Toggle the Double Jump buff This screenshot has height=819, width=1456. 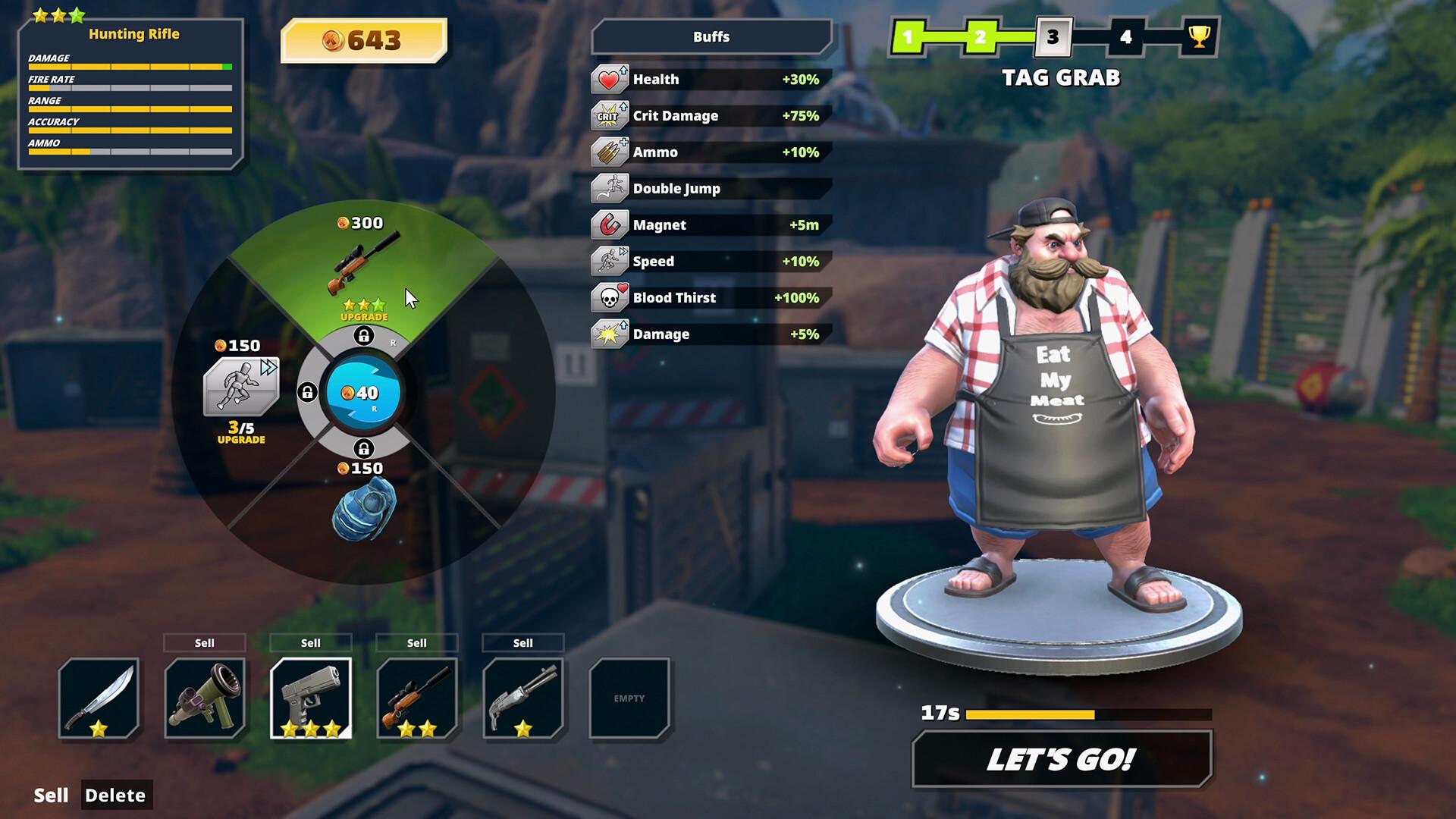tap(607, 188)
